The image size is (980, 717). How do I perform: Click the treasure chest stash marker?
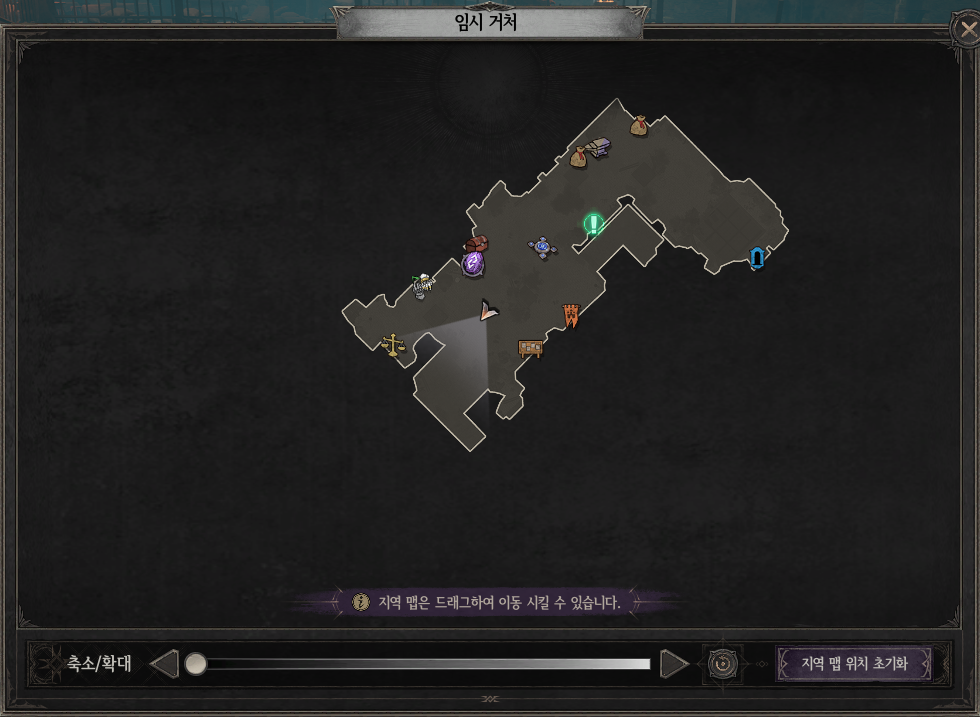(476, 244)
